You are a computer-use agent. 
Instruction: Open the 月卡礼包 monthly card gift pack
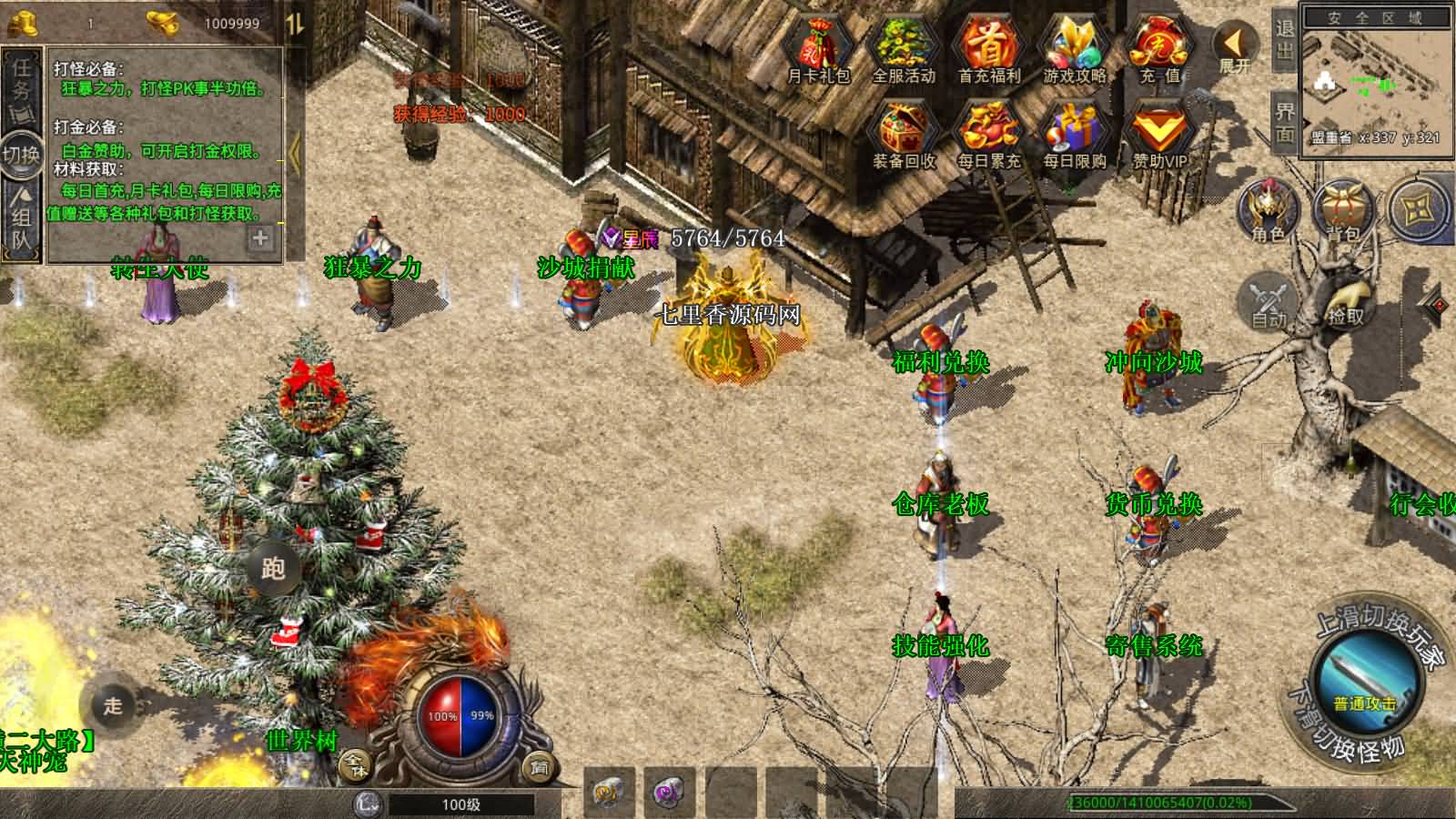coord(817,50)
